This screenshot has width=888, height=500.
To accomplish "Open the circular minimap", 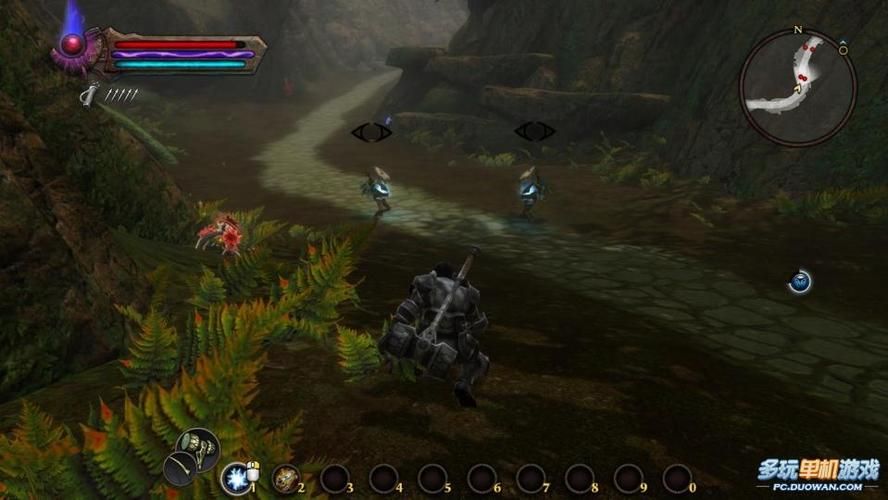I will (797, 86).
